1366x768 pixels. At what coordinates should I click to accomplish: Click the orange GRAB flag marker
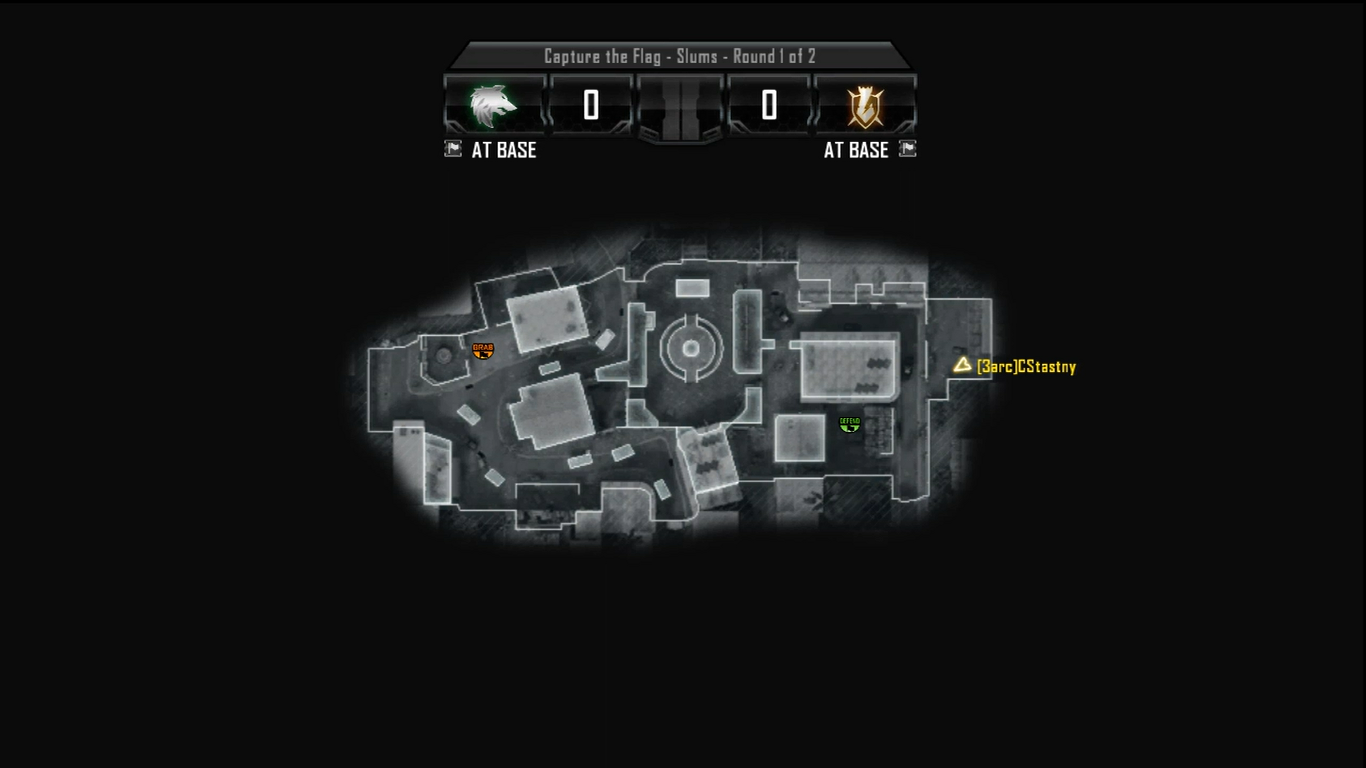click(x=483, y=350)
